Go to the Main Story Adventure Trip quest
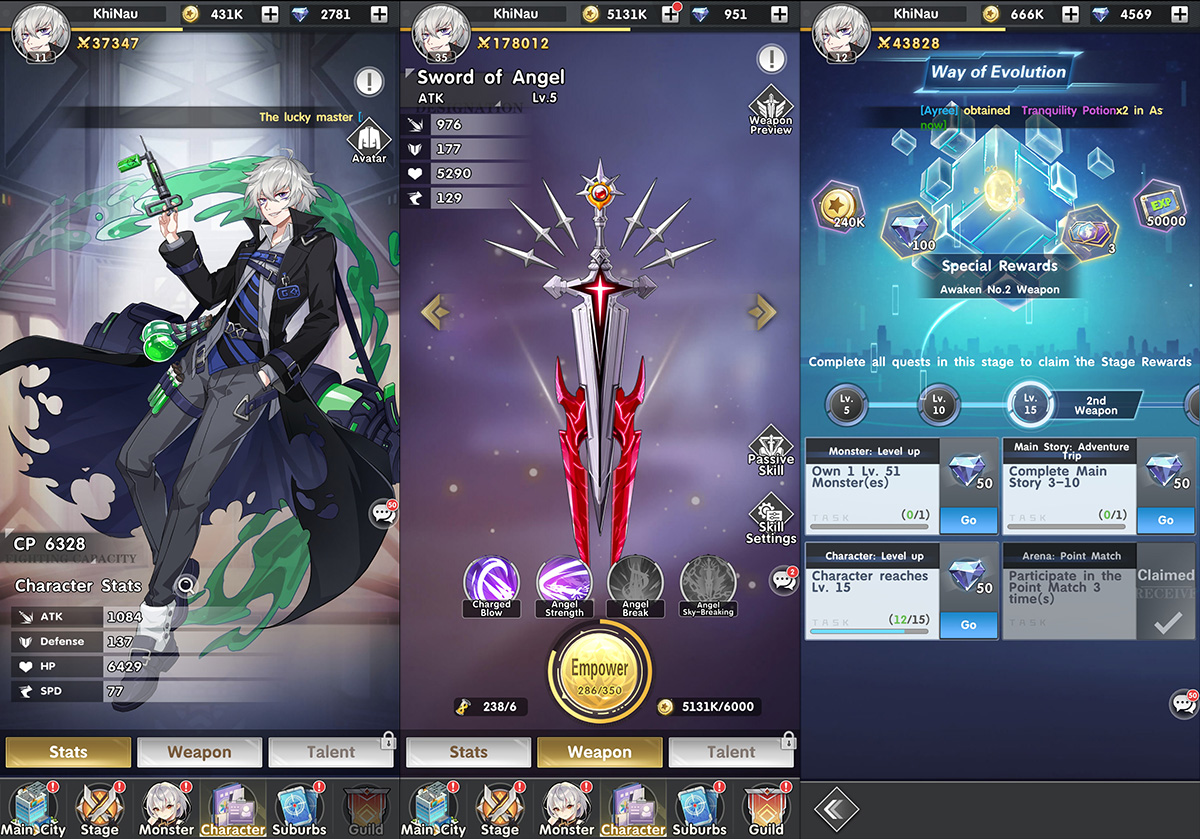The height and width of the screenshot is (839, 1200). click(x=1165, y=520)
